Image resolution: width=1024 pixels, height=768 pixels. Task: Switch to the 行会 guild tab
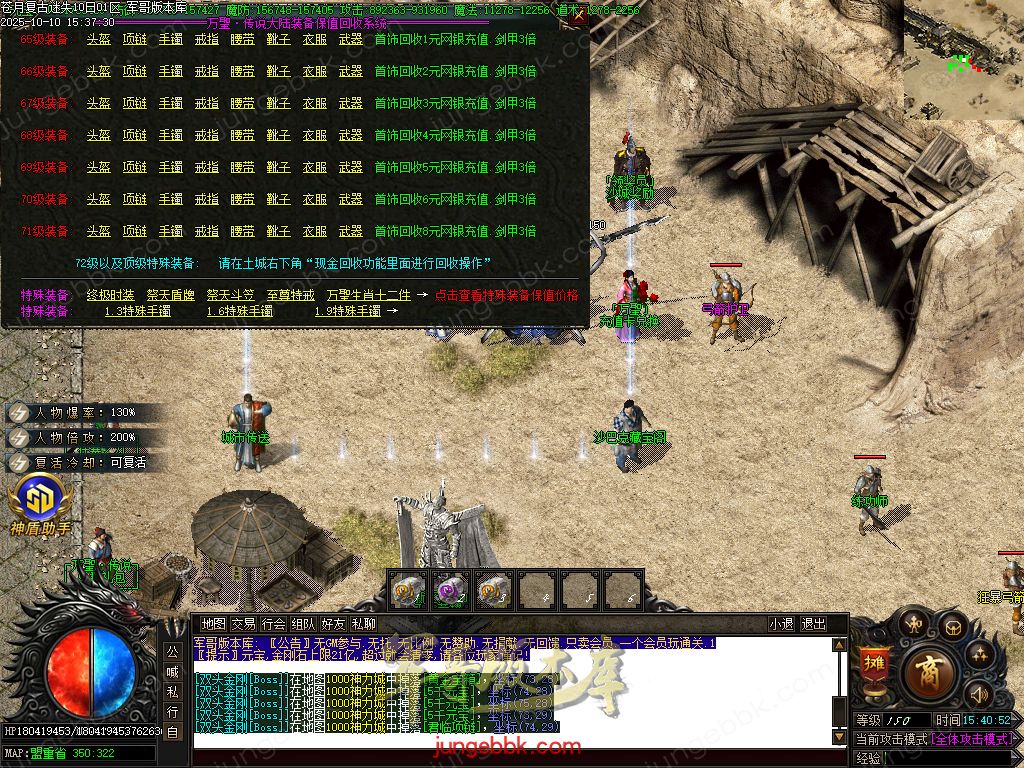(x=273, y=624)
